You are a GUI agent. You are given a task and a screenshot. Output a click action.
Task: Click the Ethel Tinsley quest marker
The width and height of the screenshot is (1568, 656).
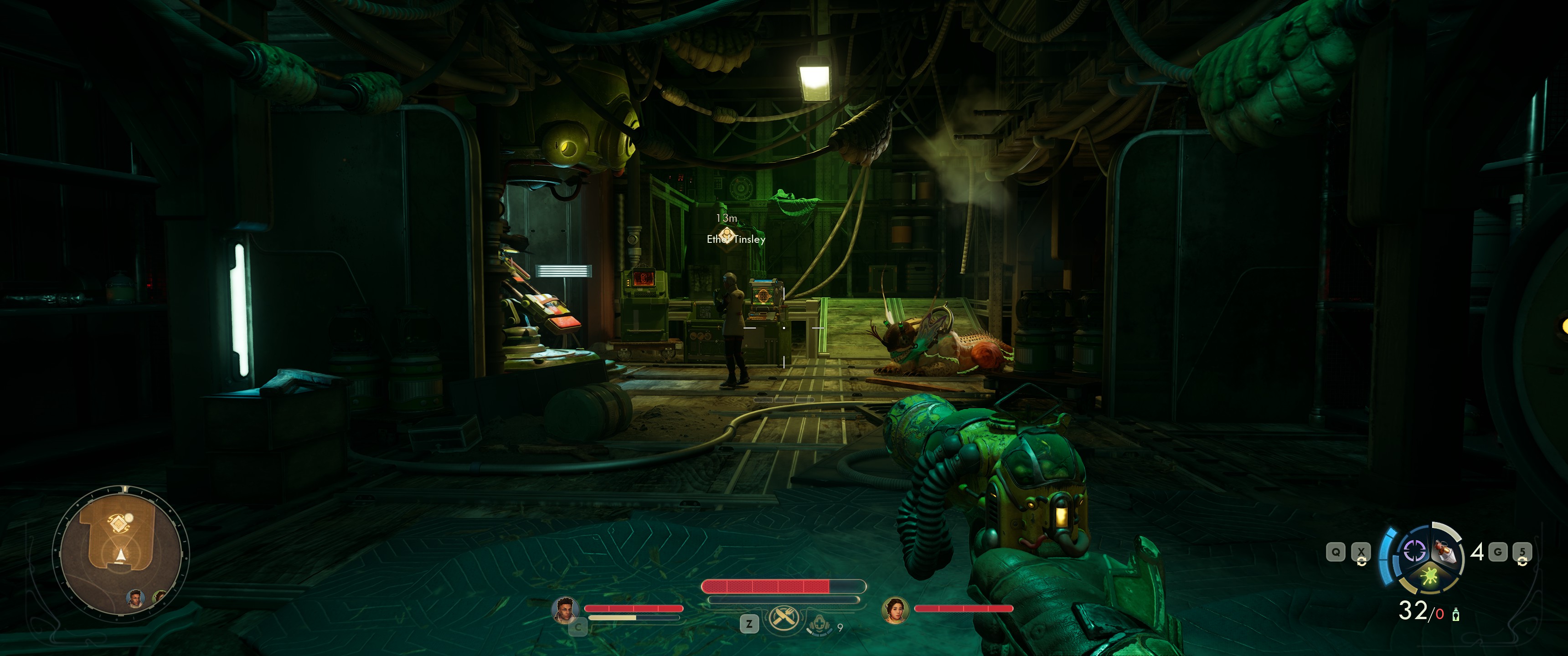726,236
